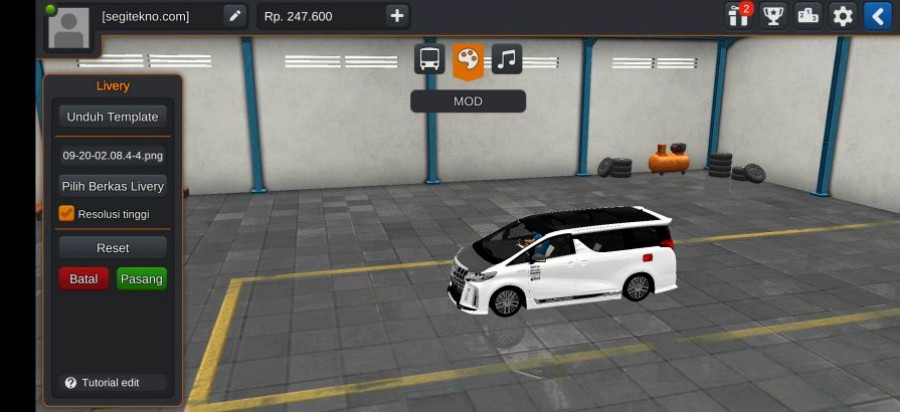
Task: Cancel with the red Batal button
Action: 84,279
